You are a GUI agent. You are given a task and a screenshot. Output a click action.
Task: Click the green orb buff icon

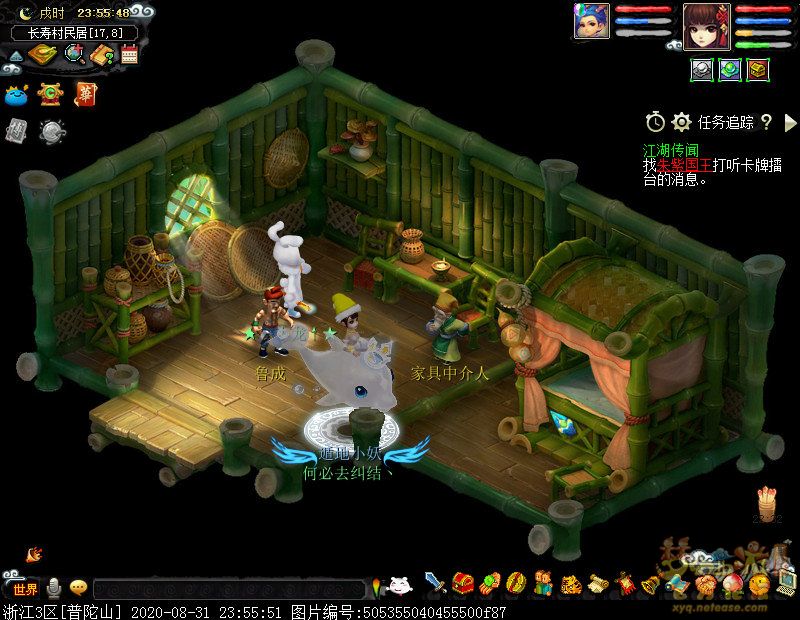pyautogui.click(x=730, y=69)
